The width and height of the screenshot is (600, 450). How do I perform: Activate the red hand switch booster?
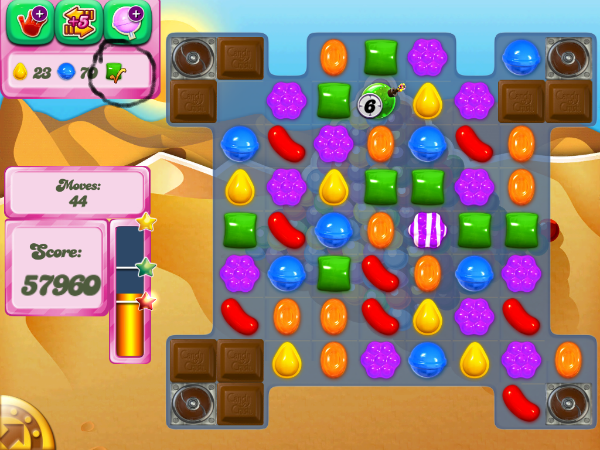coord(29,22)
